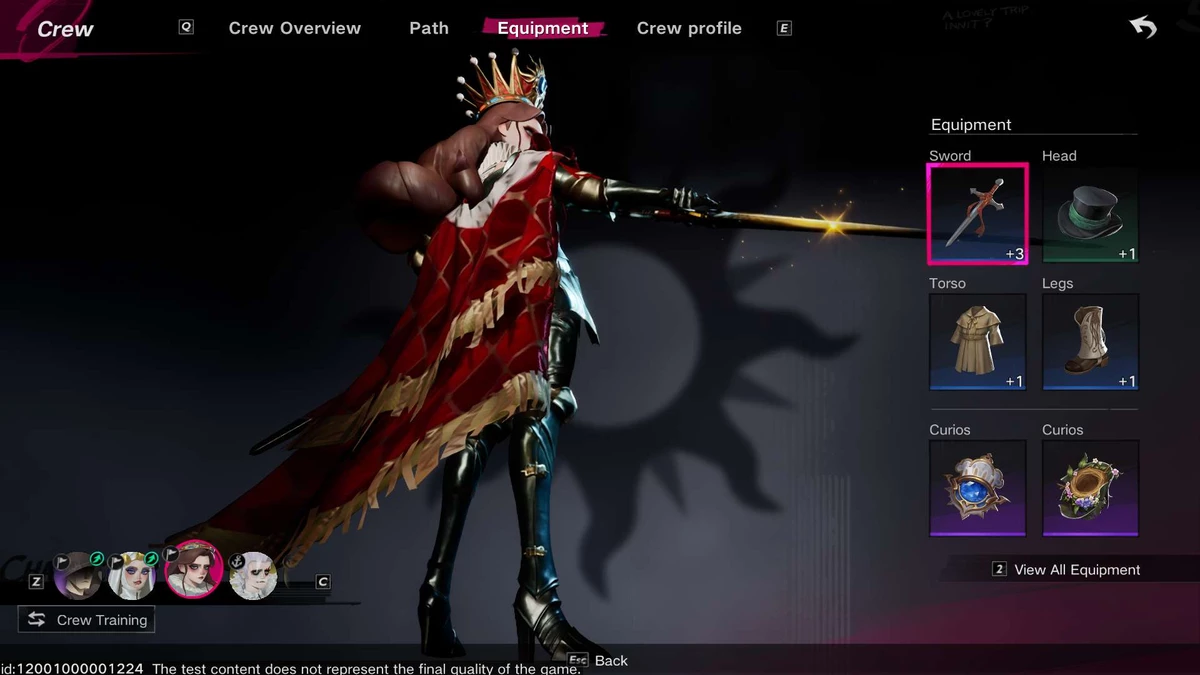Open the Torso coat slot
1200x675 pixels.
[x=977, y=341]
